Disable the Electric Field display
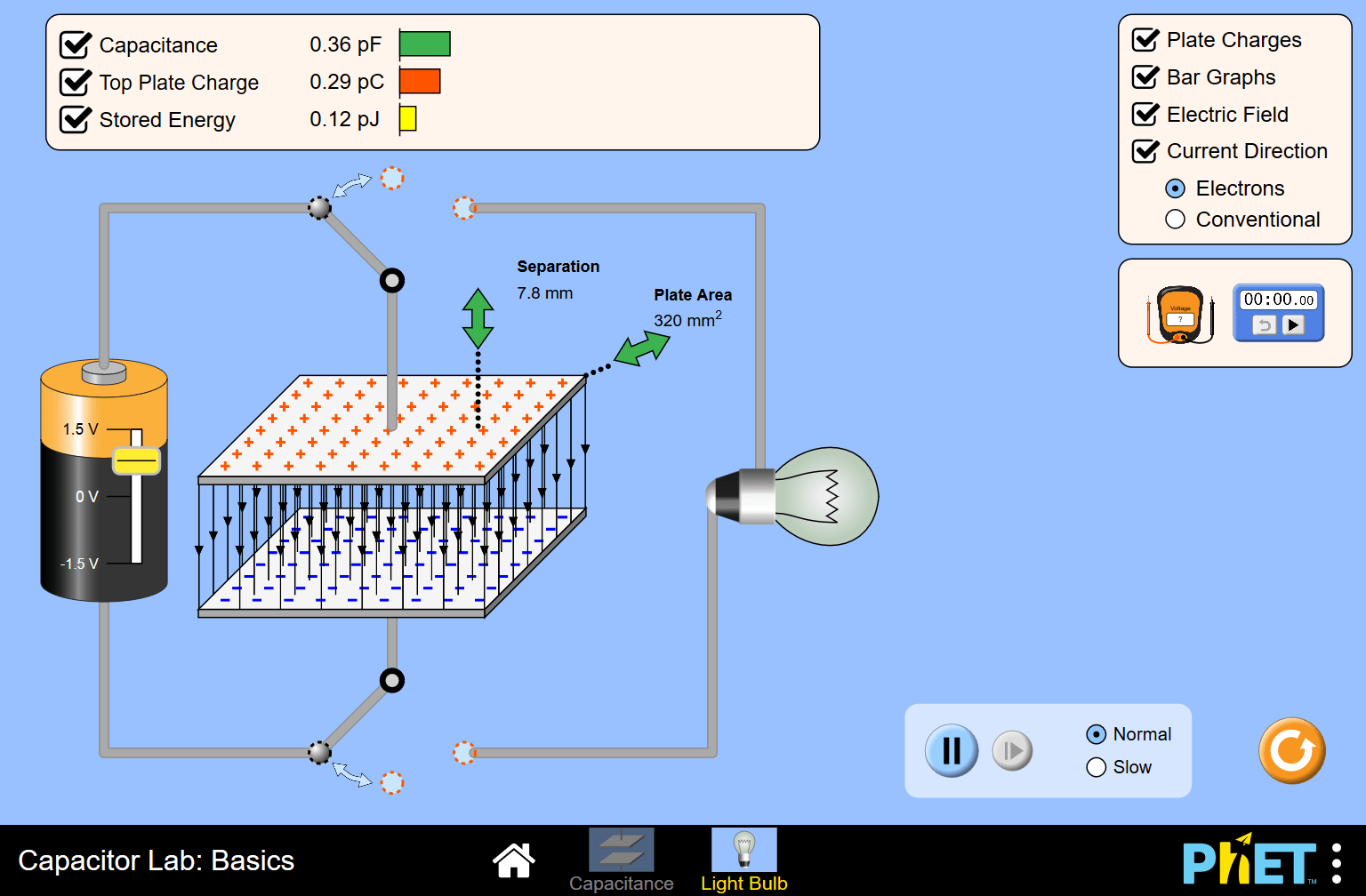The height and width of the screenshot is (896, 1366). [x=1145, y=114]
